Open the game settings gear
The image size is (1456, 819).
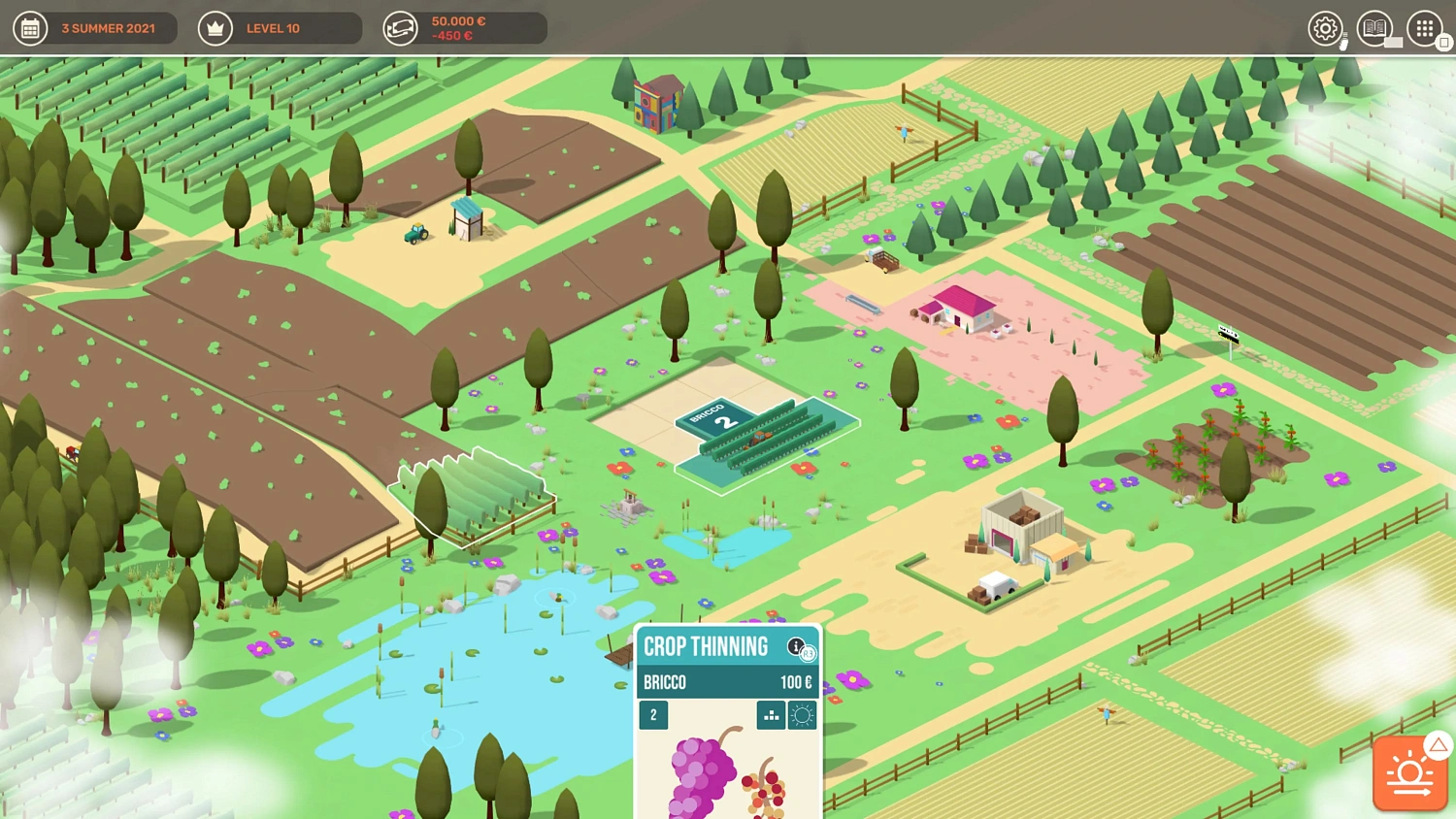pyautogui.click(x=1323, y=28)
